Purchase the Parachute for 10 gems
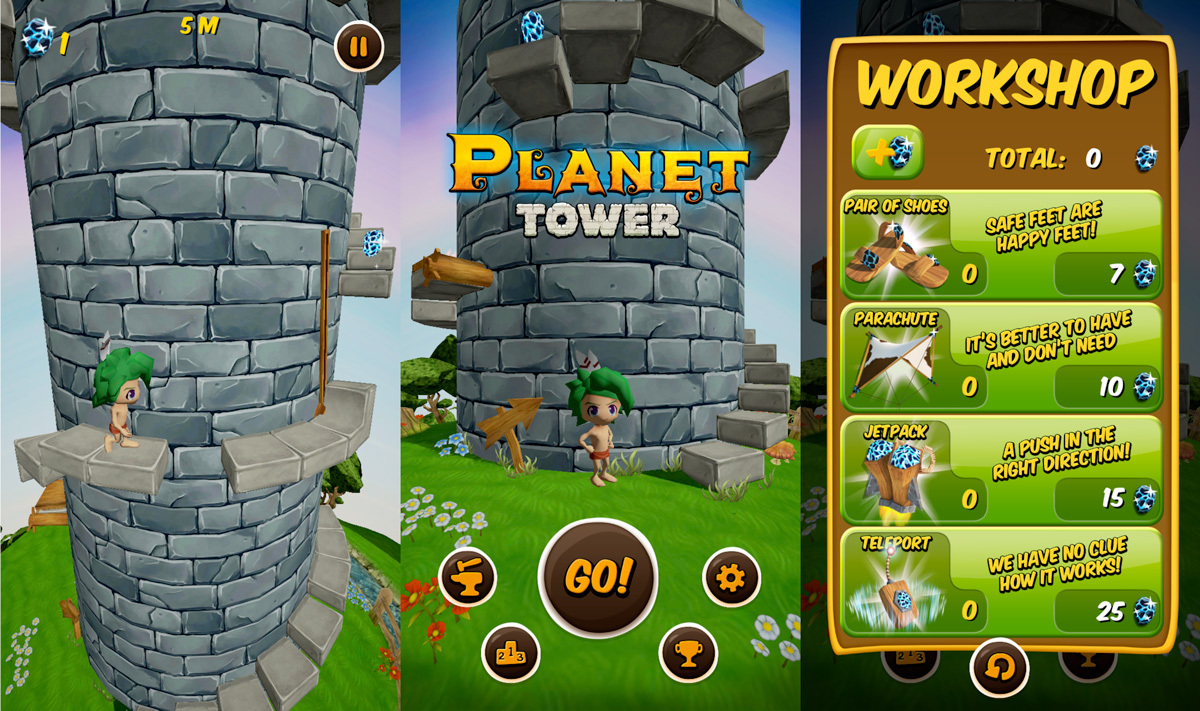This screenshot has height=711, width=1200. [x=1108, y=386]
